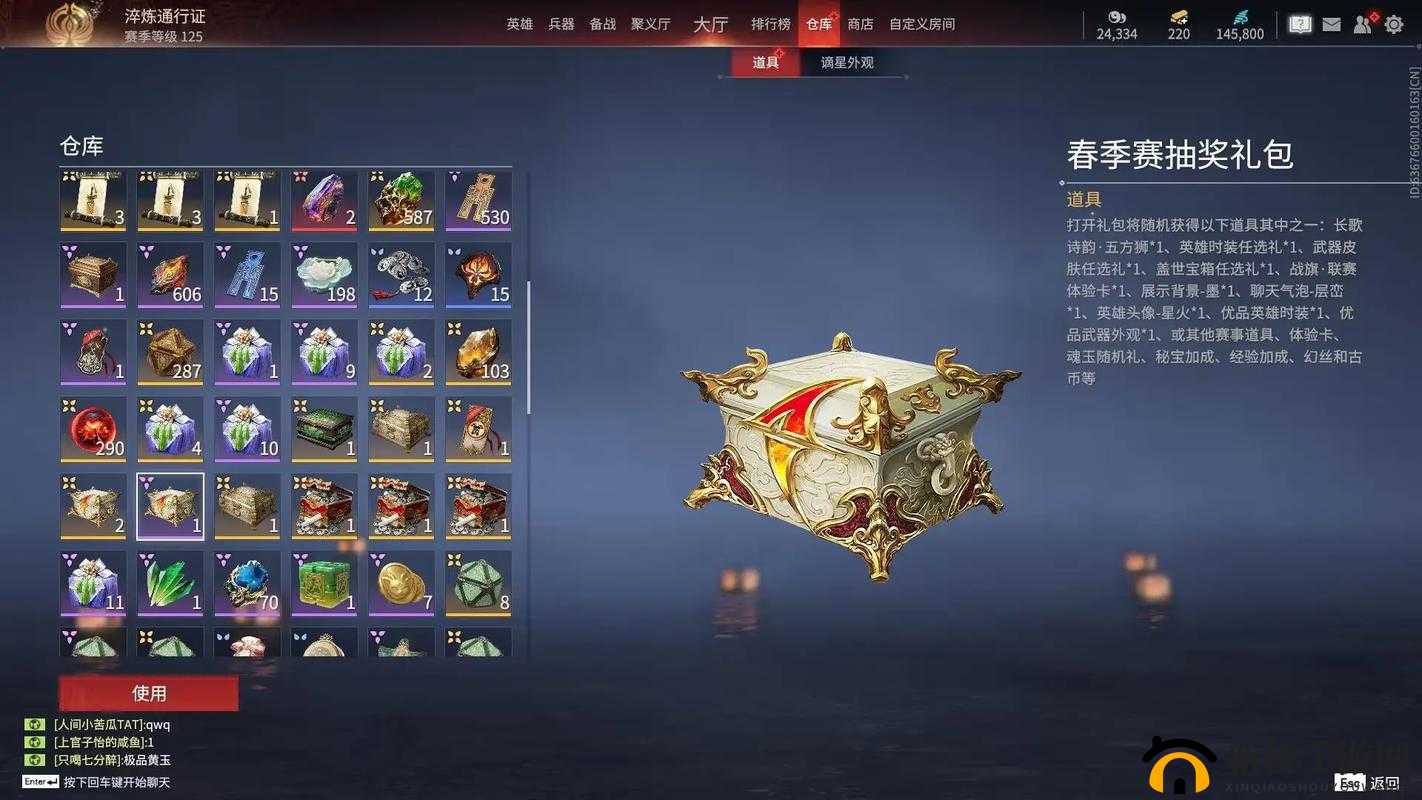The image size is (1422, 800).
Task: Select the blue gemstone ring item showing 70
Action: pyautogui.click(x=247, y=582)
